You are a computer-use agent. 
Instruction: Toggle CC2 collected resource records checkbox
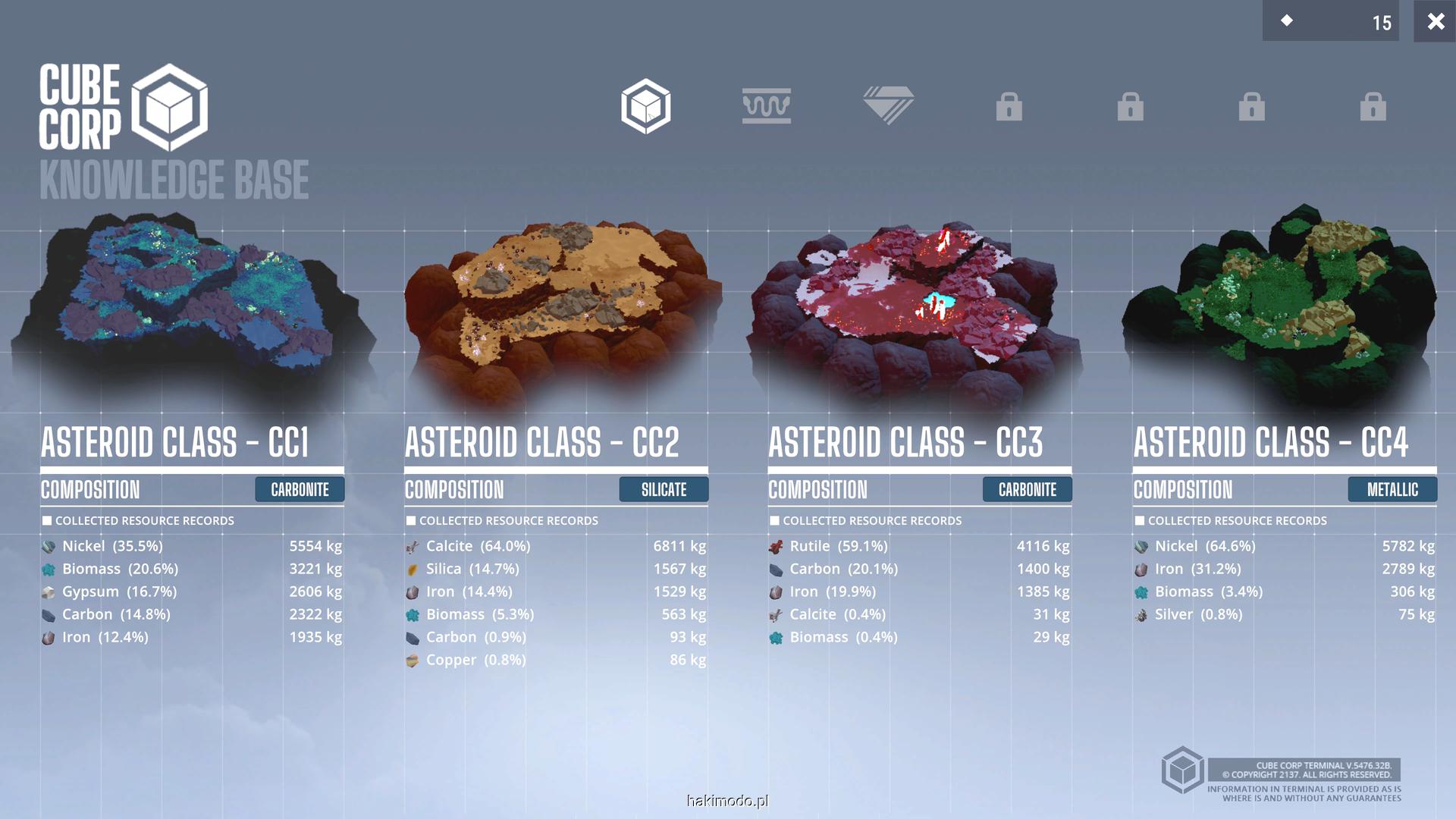pos(411,521)
